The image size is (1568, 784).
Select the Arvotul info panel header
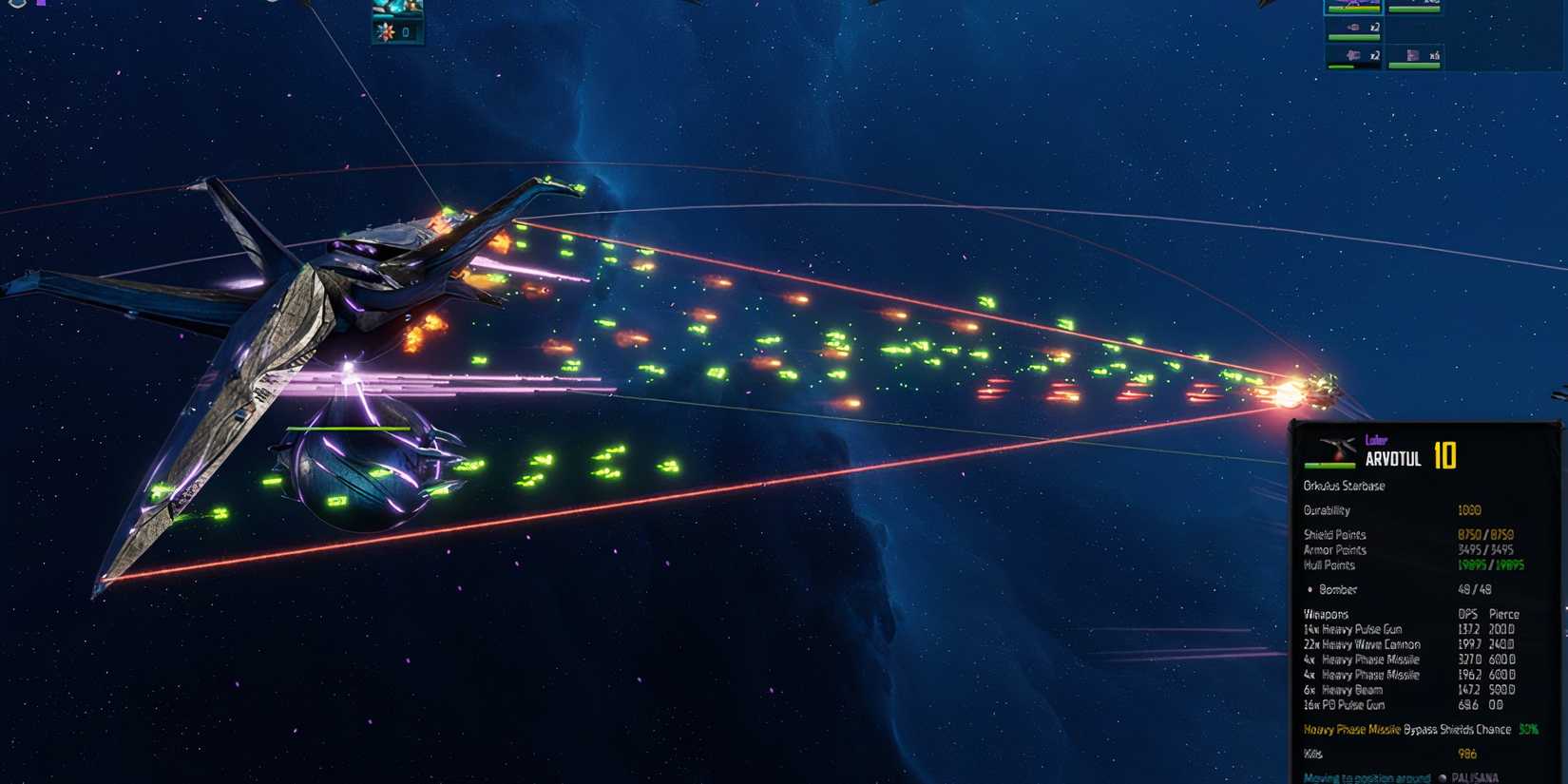tap(1394, 456)
